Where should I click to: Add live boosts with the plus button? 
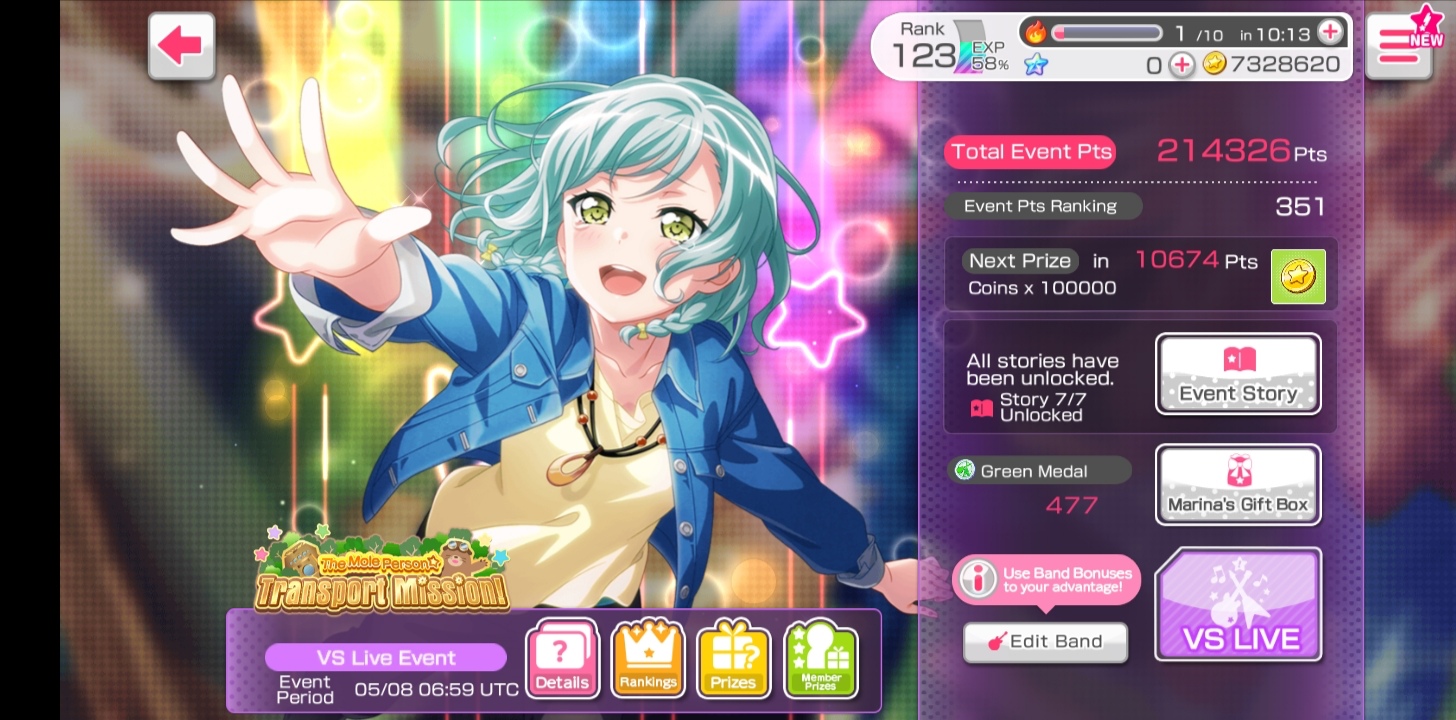pos(1329,33)
